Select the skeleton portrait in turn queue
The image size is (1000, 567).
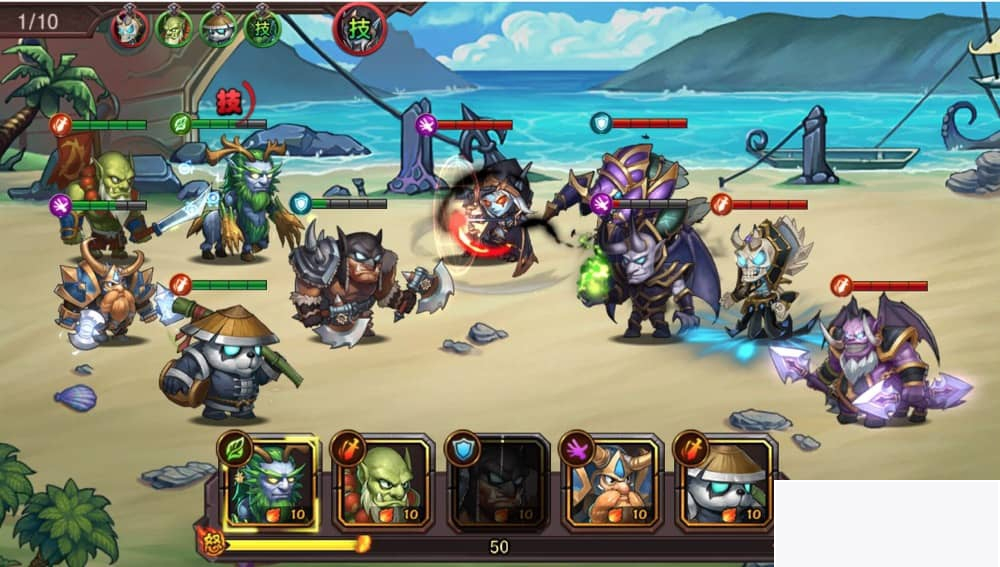tap(129, 27)
